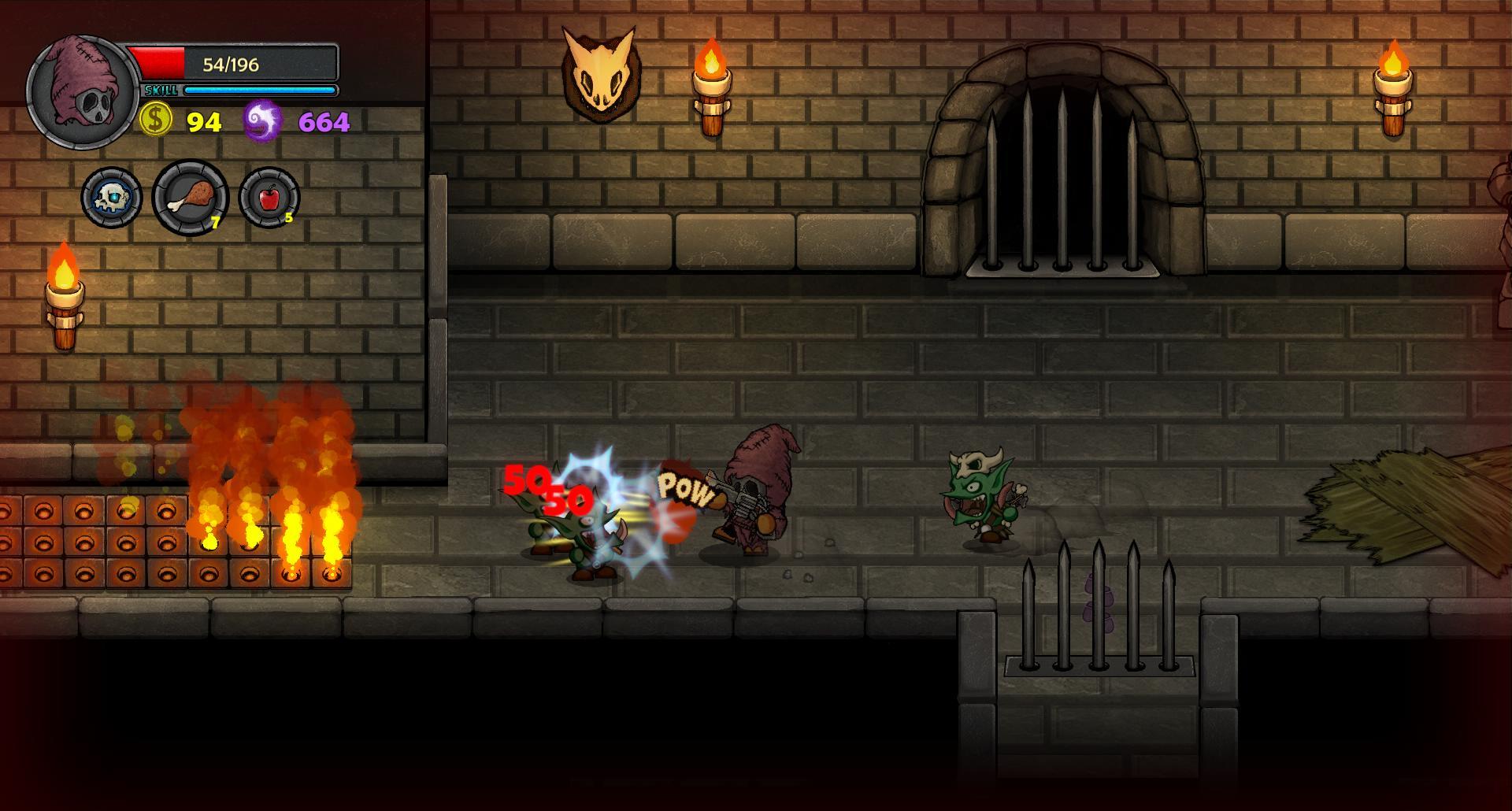
Task: Use the meat drumstick food slot
Action: (x=191, y=197)
